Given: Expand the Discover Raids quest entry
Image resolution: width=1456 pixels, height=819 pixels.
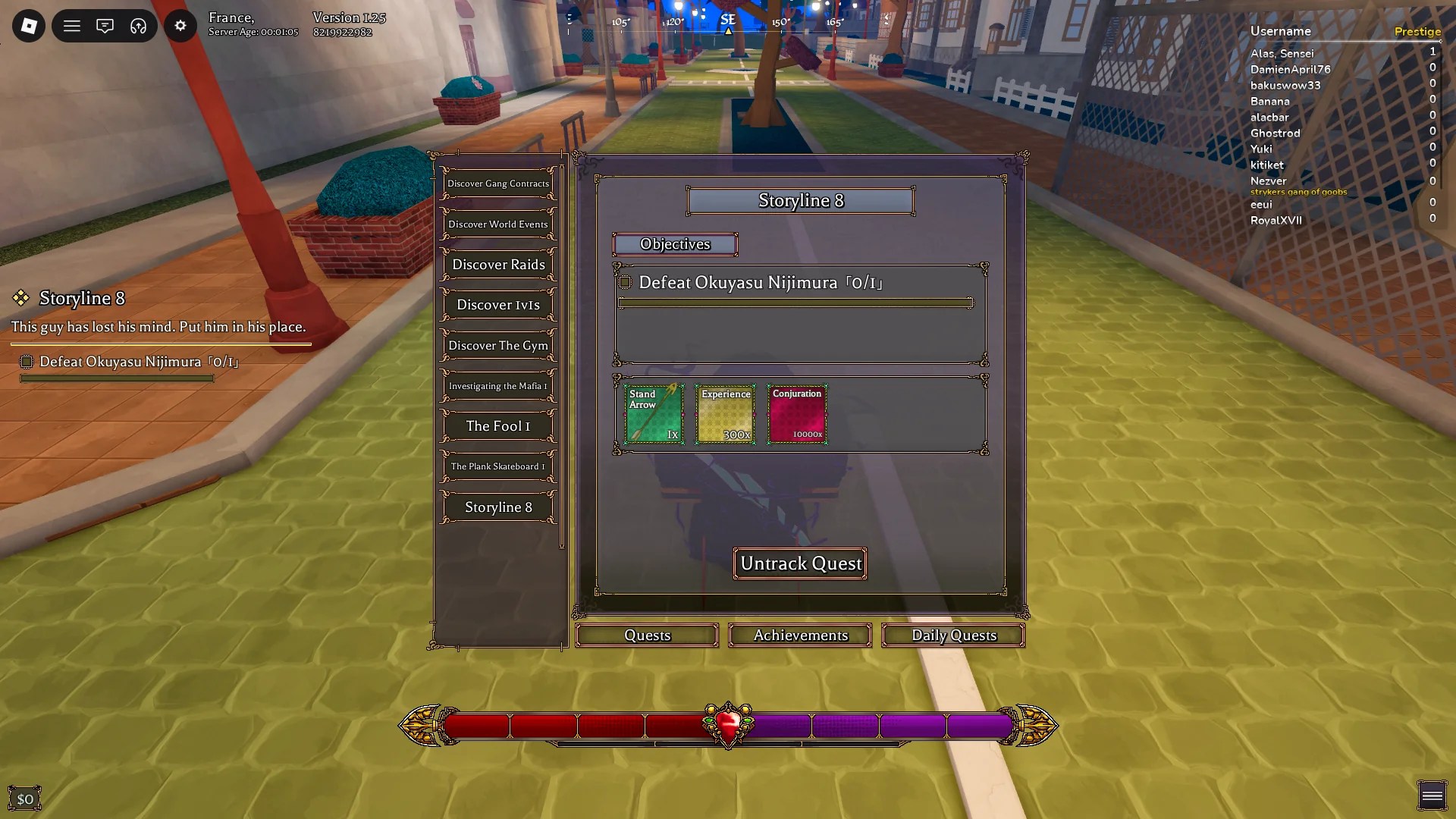Looking at the screenshot, I should 497,264.
